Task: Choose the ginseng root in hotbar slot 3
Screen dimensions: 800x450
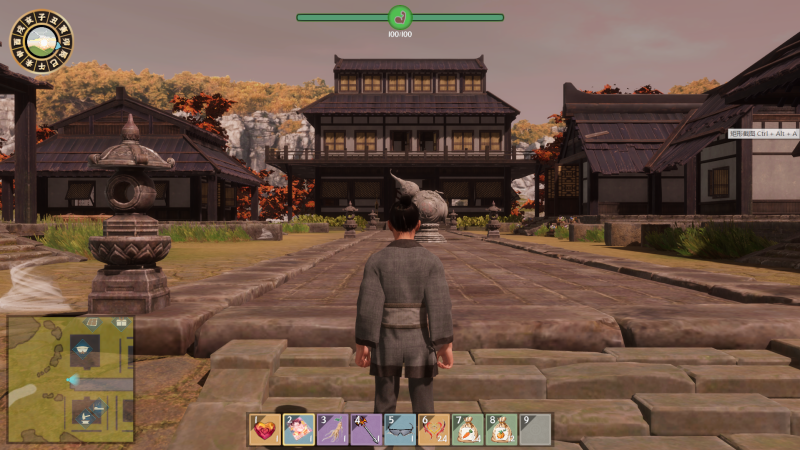Action: [x=333, y=430]
